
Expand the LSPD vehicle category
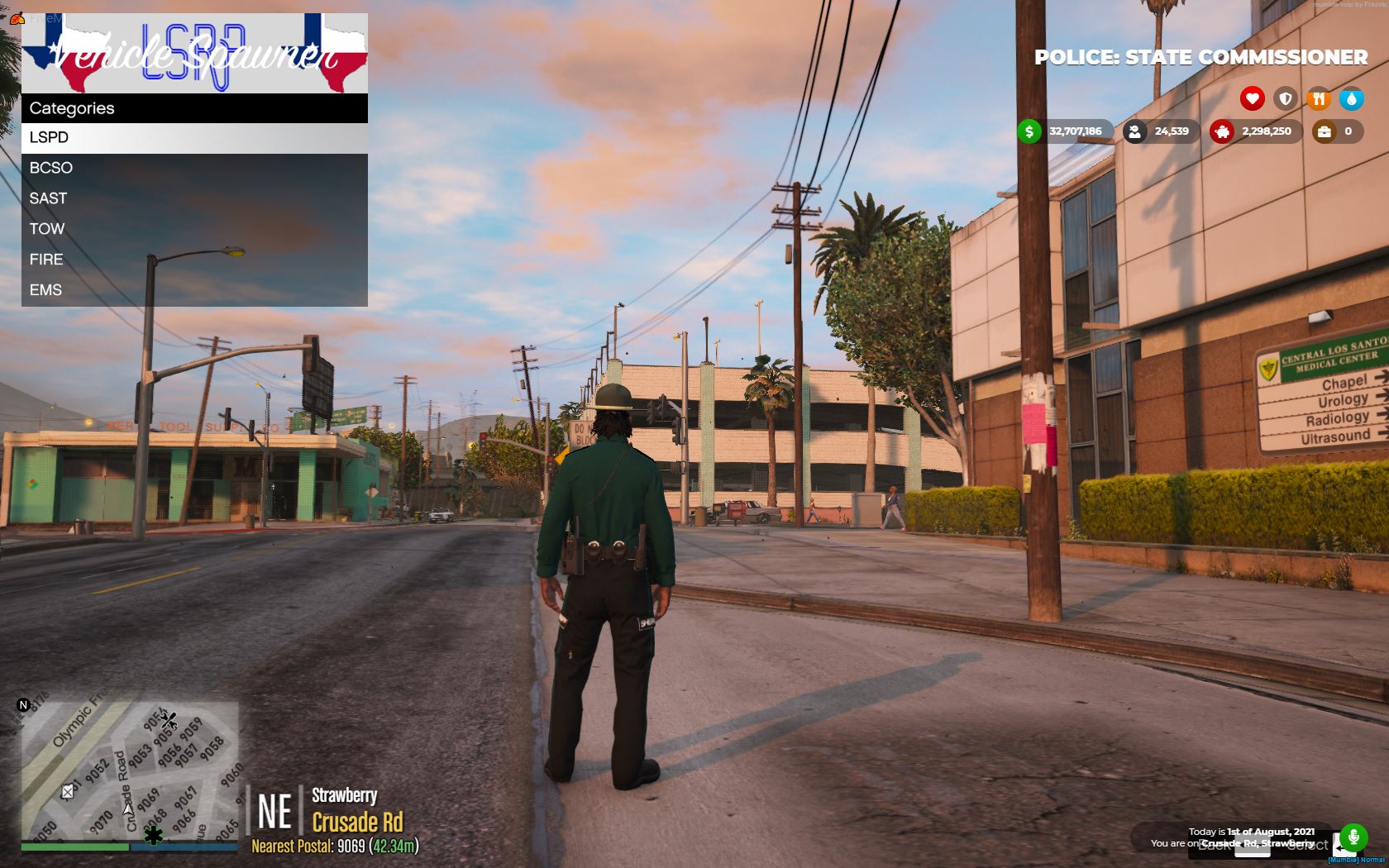(x=50, y=137)
